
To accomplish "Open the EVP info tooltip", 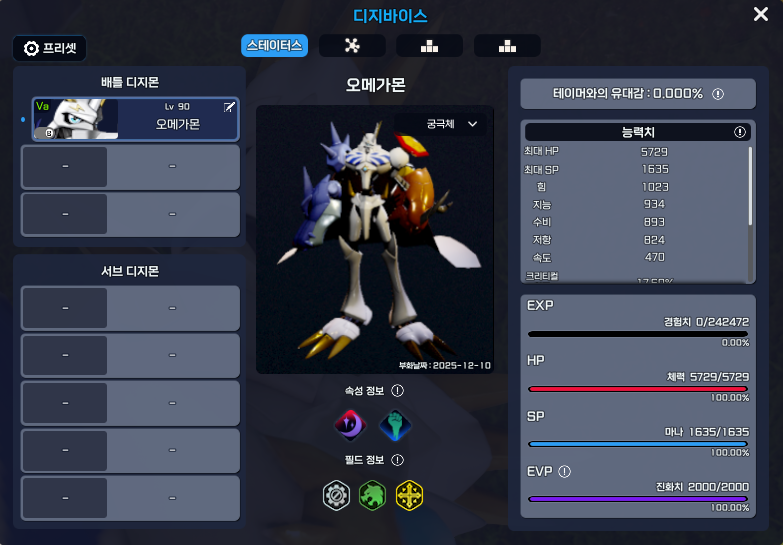I will [x=564, y=471].
